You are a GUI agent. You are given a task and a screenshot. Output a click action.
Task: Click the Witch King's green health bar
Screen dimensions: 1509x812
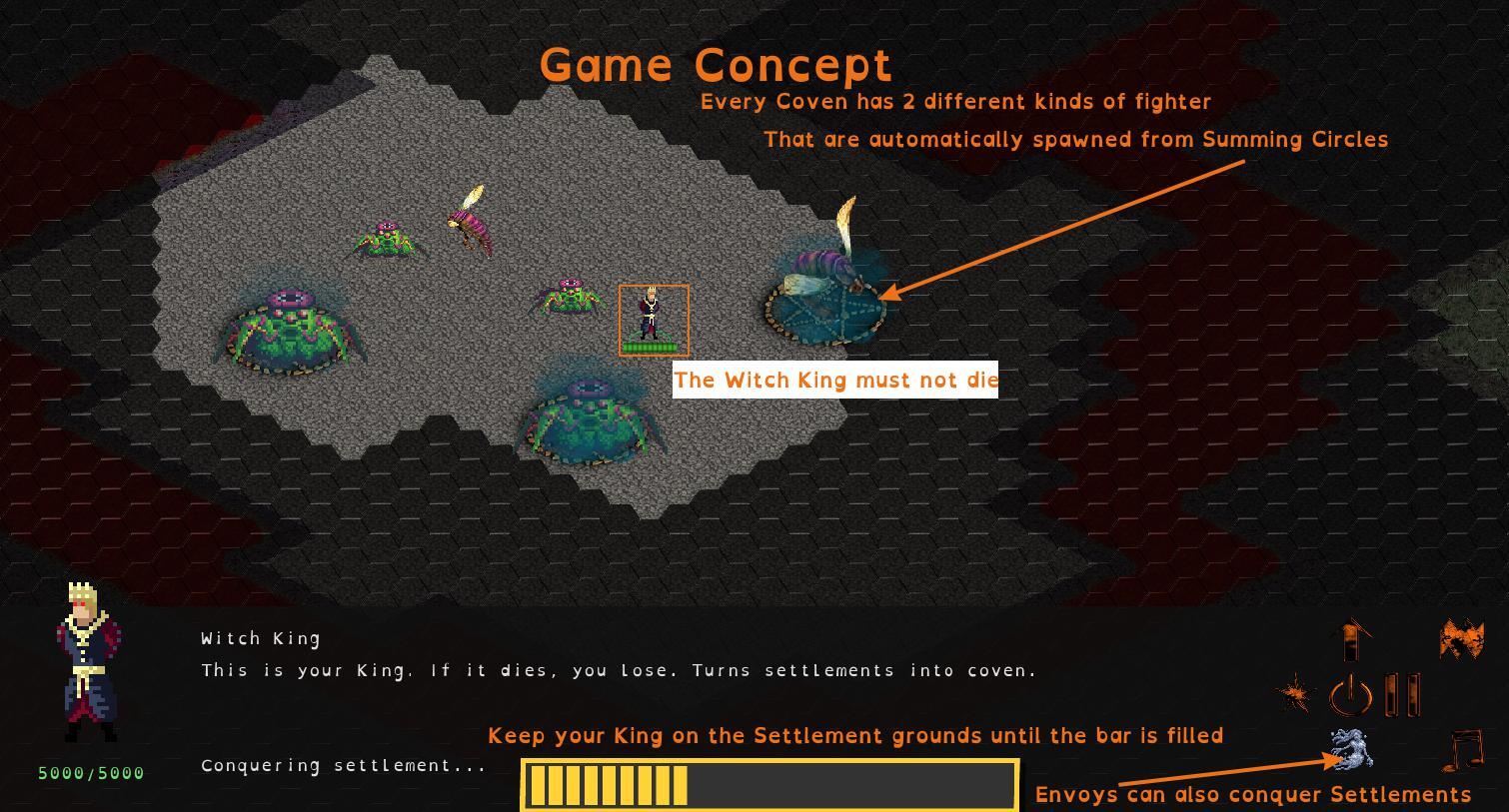pyautogui.click(x=654, y=348)
